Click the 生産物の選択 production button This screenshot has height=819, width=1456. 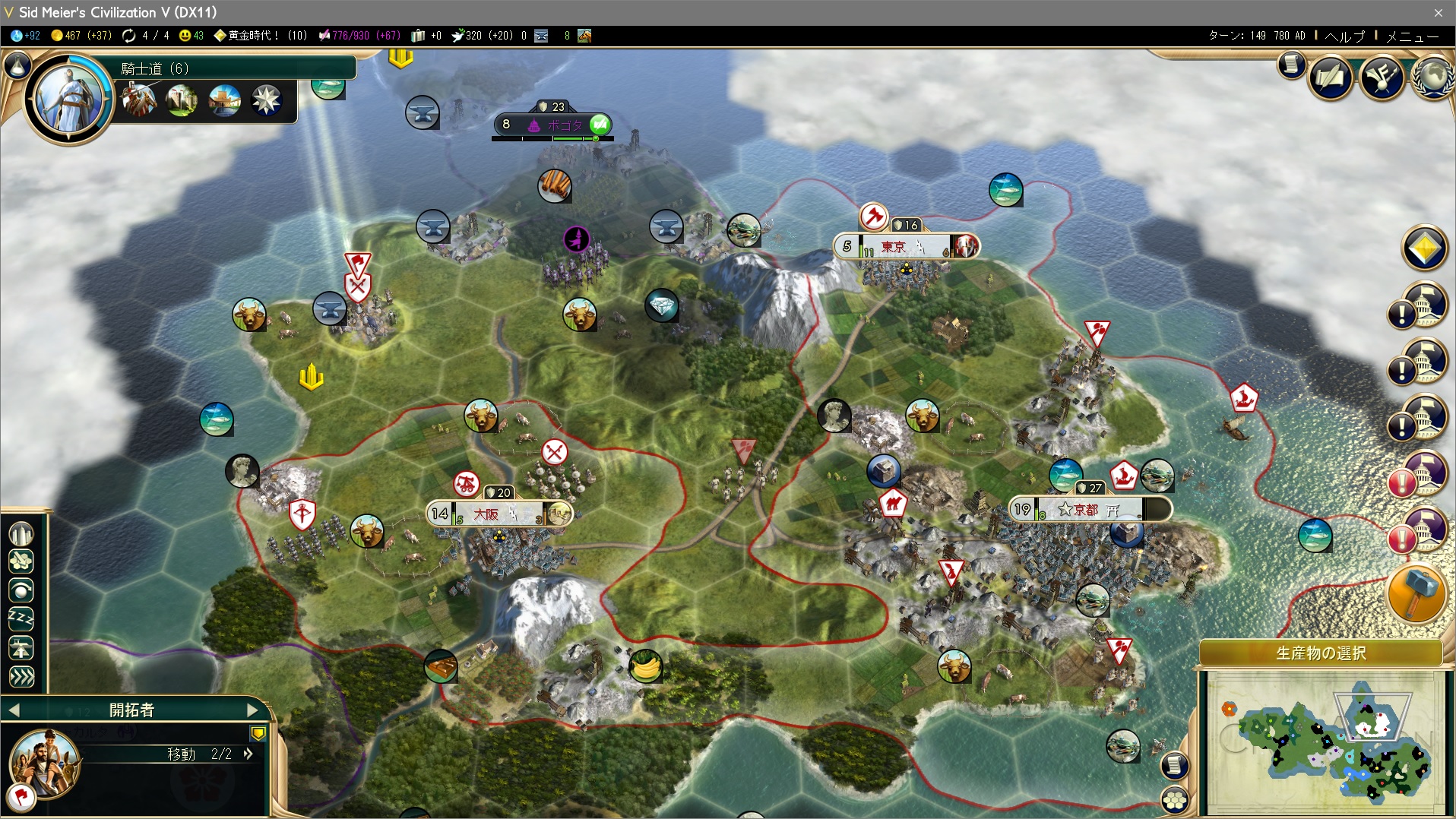1321,653
